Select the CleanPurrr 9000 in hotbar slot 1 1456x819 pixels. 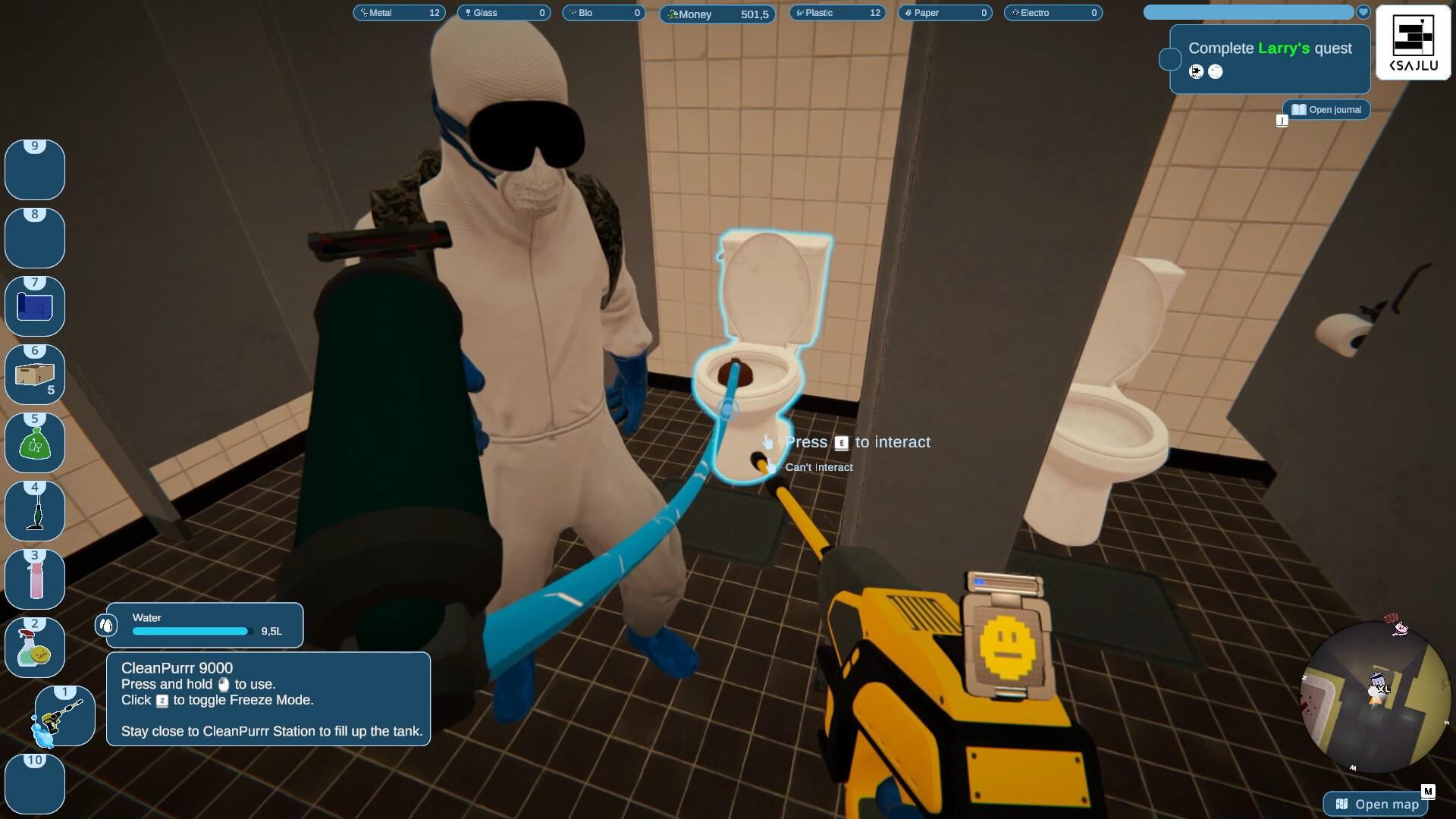(x=64, y=715)
